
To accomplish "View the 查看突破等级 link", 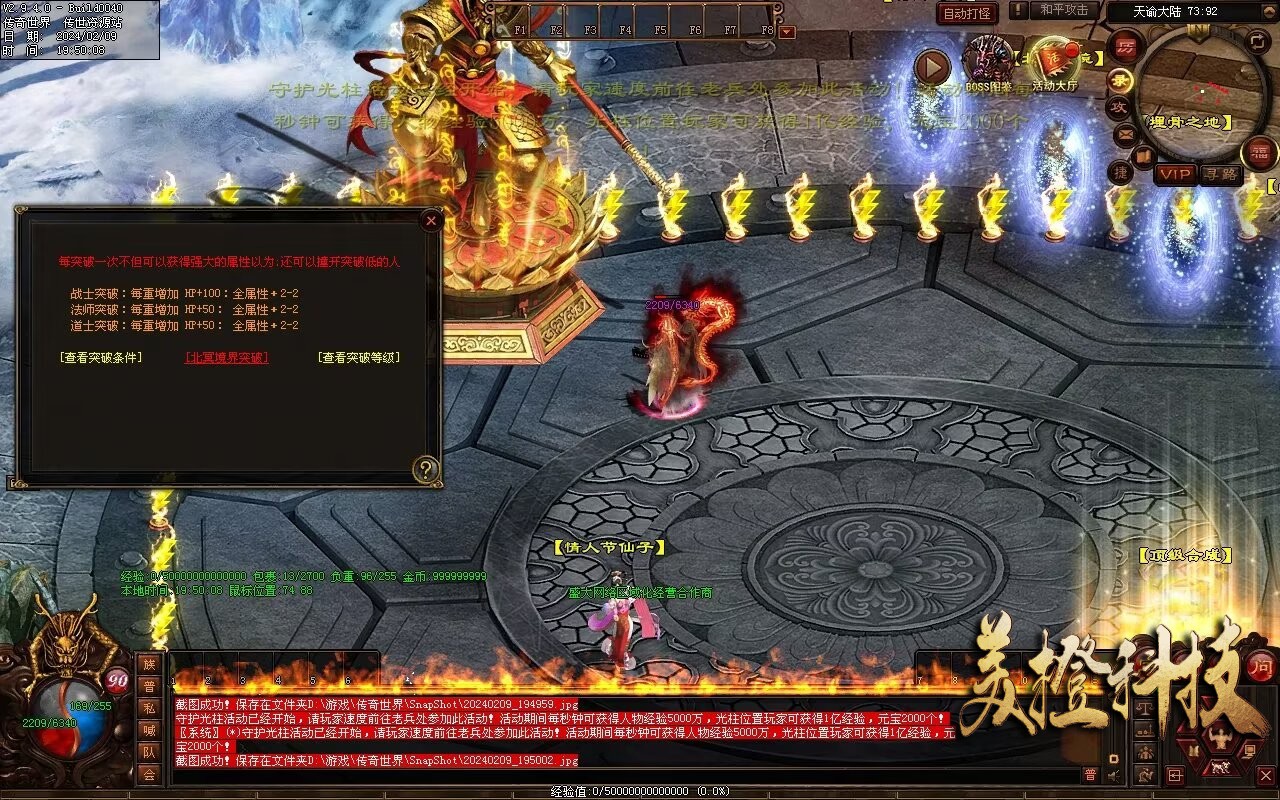I will click(x=359, y=358).
